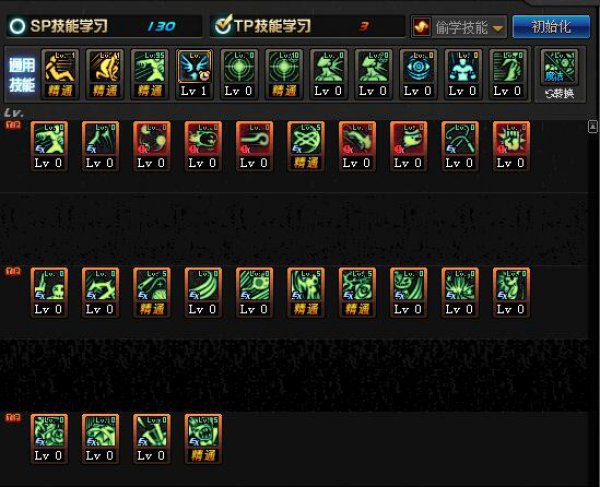Click the 初始化 reset button
600x487 pixels.
pos(551,27)
